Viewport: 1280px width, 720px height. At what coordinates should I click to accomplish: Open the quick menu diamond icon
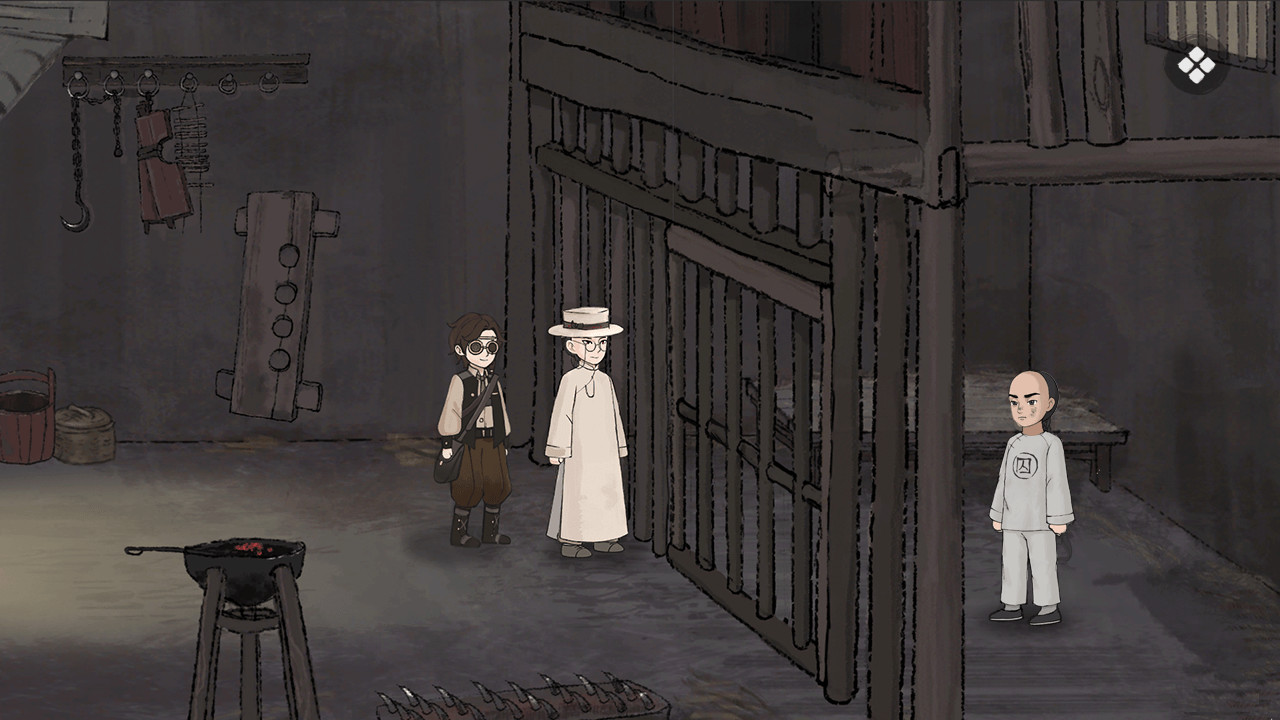click(1196, 64)
